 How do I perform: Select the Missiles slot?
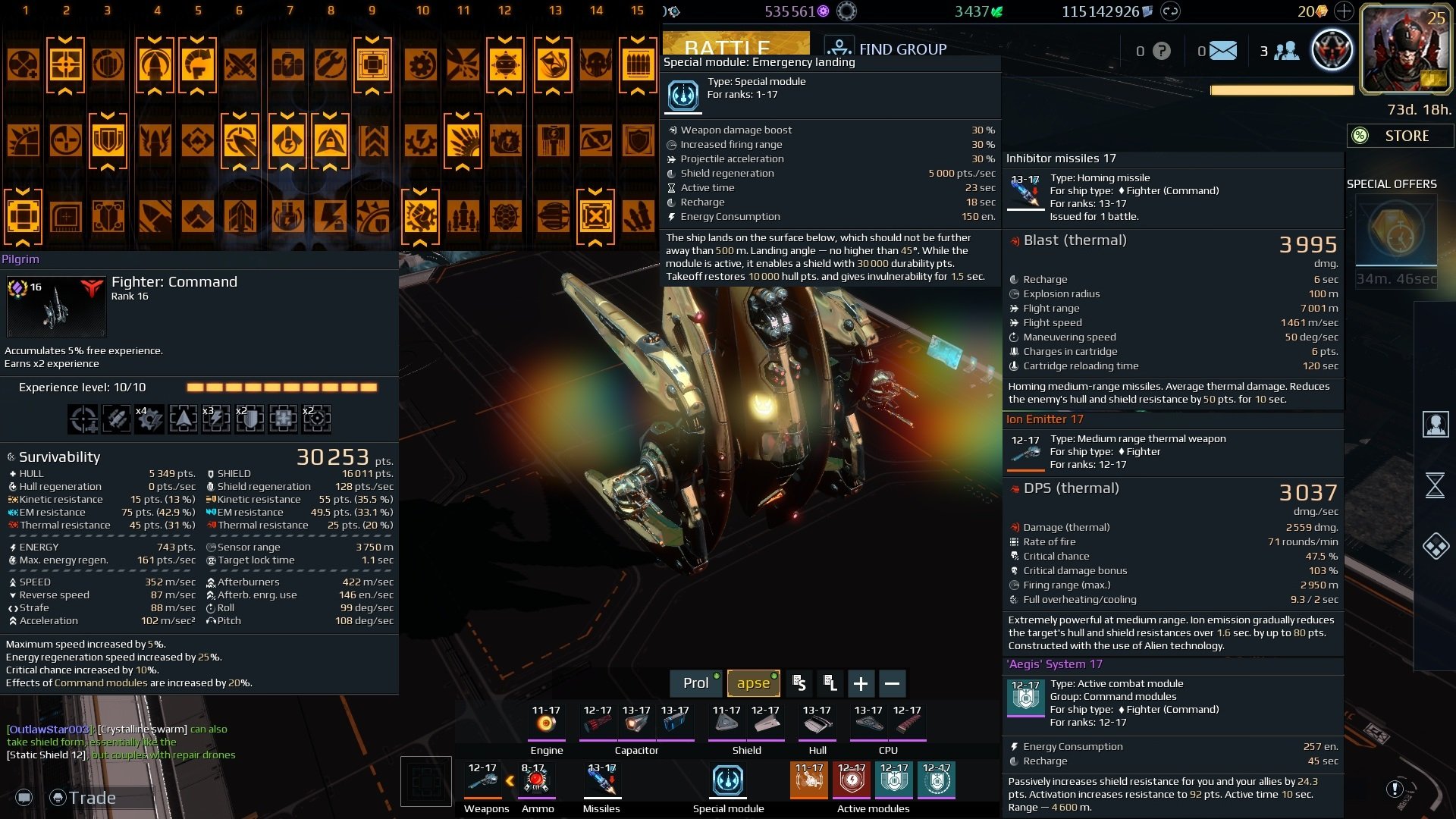[x=602, y=780]
